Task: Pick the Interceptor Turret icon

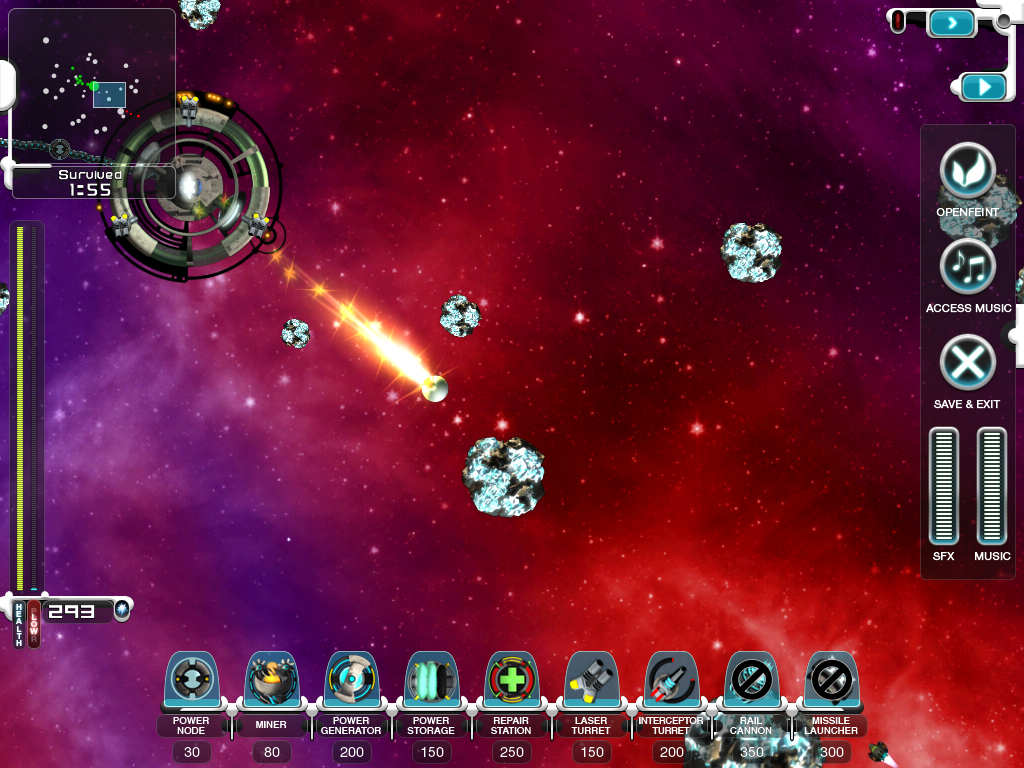Action: pos(671,682)
